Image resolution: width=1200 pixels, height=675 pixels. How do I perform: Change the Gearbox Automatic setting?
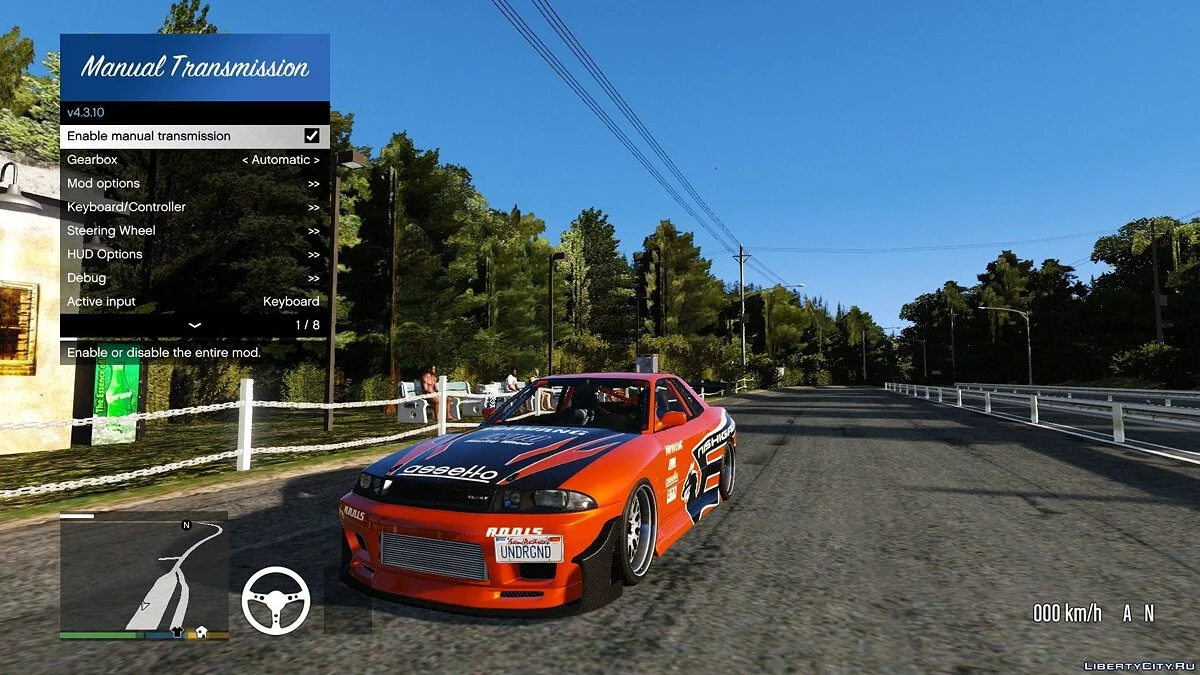tap(281, 160)
